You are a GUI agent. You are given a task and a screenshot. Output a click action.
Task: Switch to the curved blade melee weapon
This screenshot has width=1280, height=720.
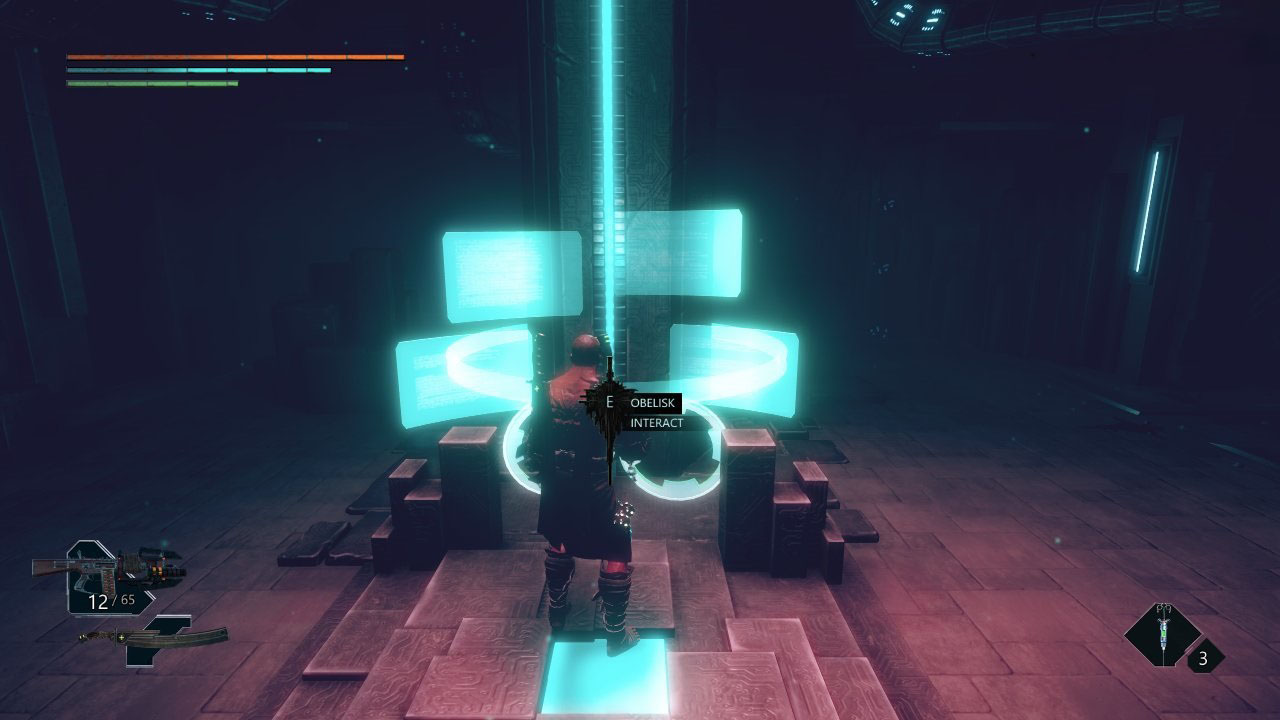coord(155,638)
